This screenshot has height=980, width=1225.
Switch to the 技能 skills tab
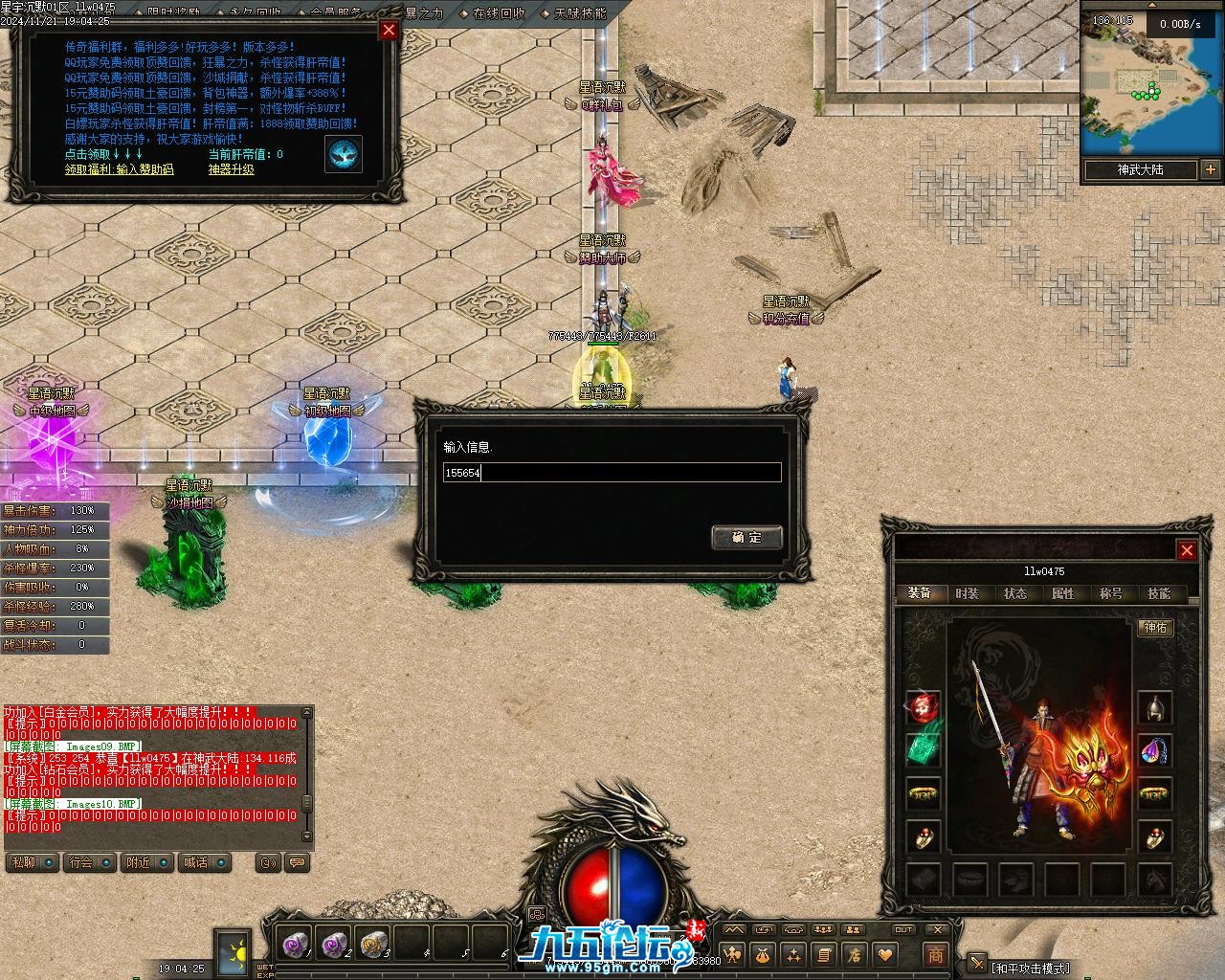1159,593
